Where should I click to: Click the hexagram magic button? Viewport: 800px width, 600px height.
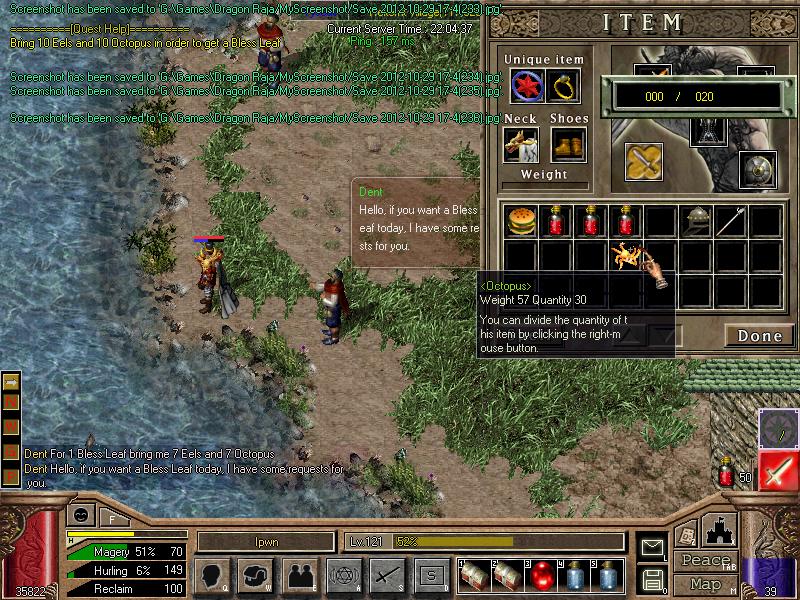tap(342, 575)
